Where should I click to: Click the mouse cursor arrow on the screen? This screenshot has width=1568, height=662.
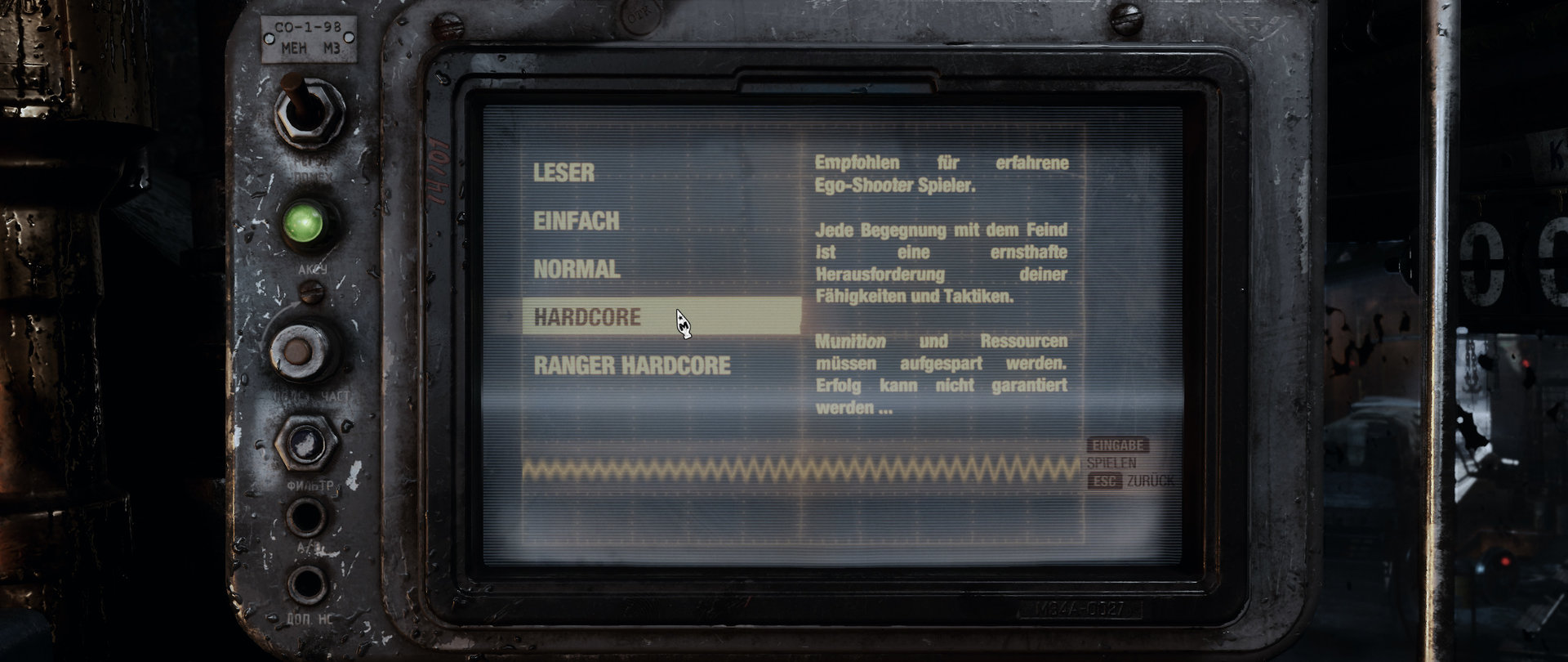coord(683,321)
